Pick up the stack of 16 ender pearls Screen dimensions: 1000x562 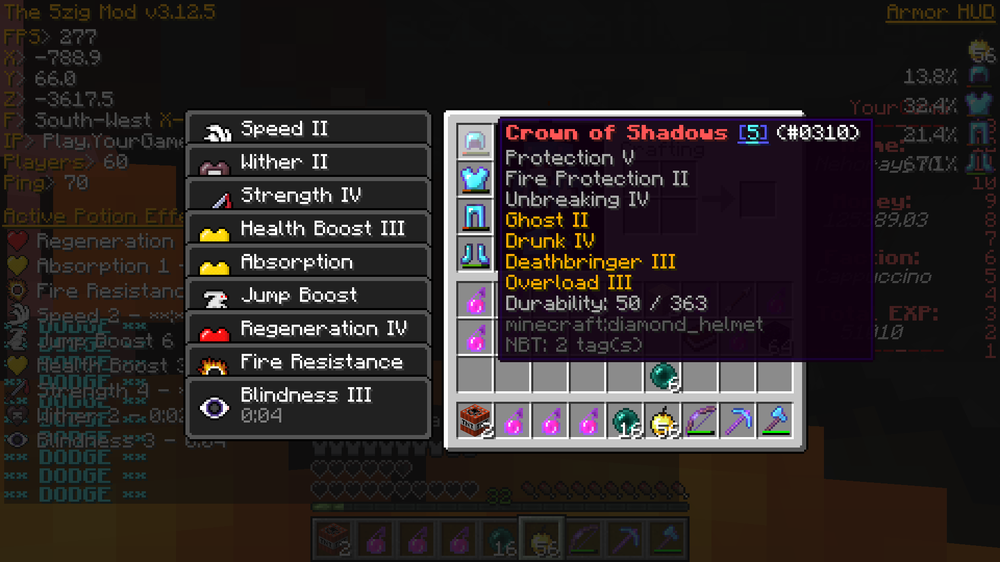pyautogui.click(x=626, y=420)
